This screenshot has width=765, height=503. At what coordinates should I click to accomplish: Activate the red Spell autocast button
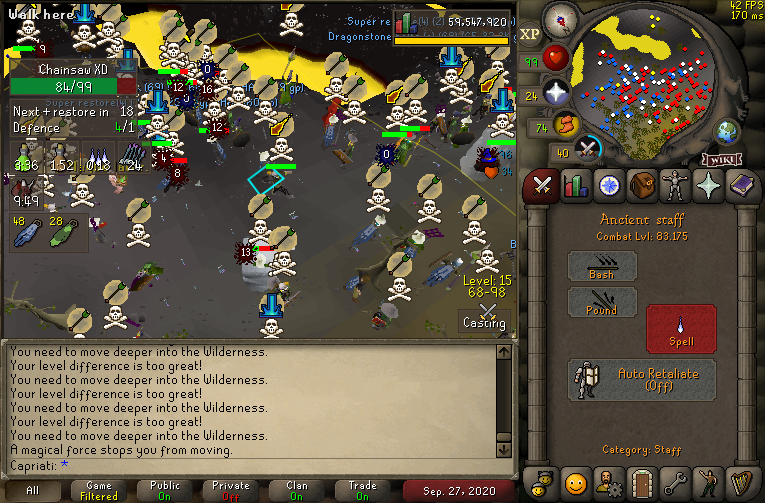click(x=681, y=327)
